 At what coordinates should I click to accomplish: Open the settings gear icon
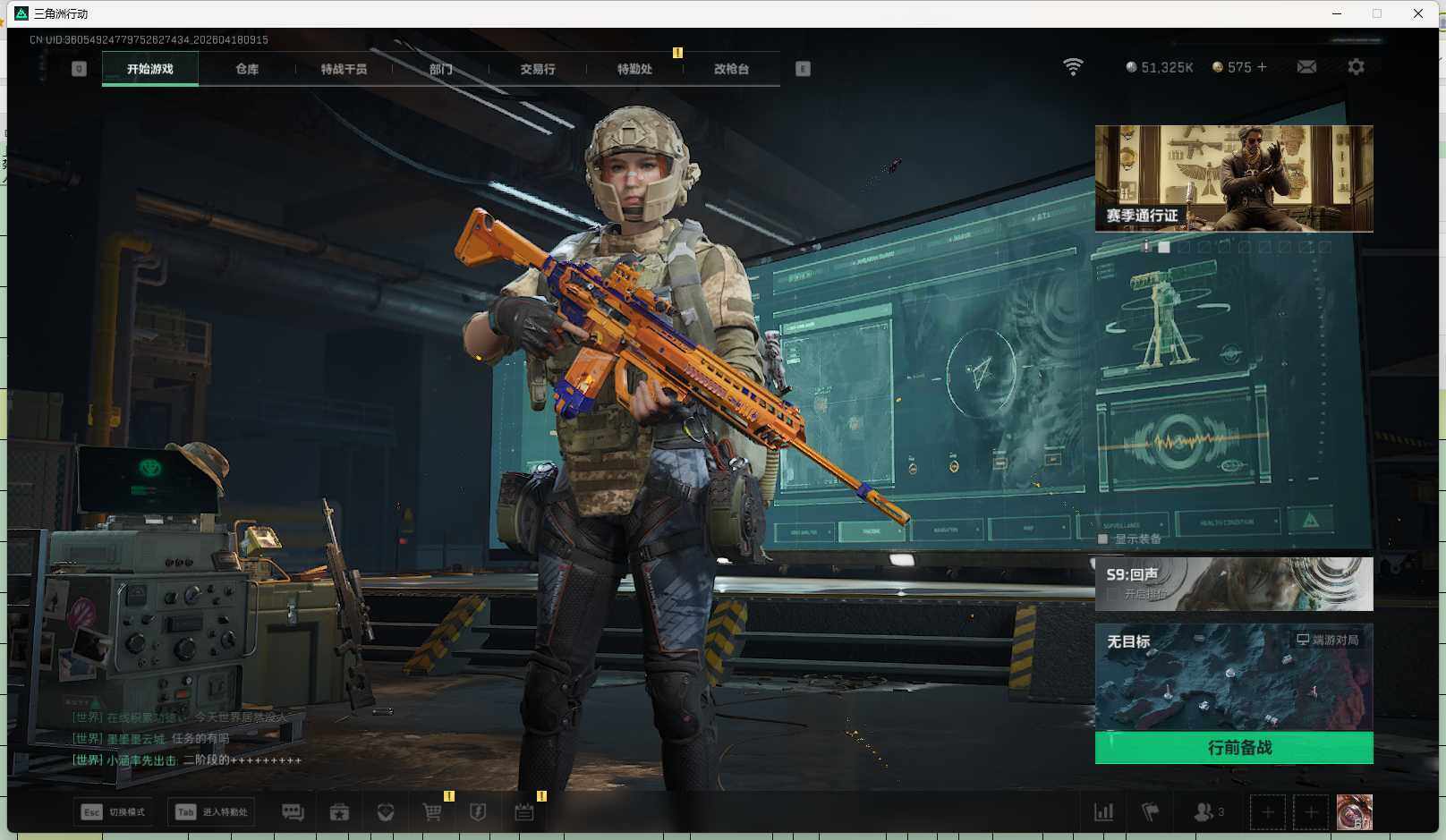[x=1356, y=67]
